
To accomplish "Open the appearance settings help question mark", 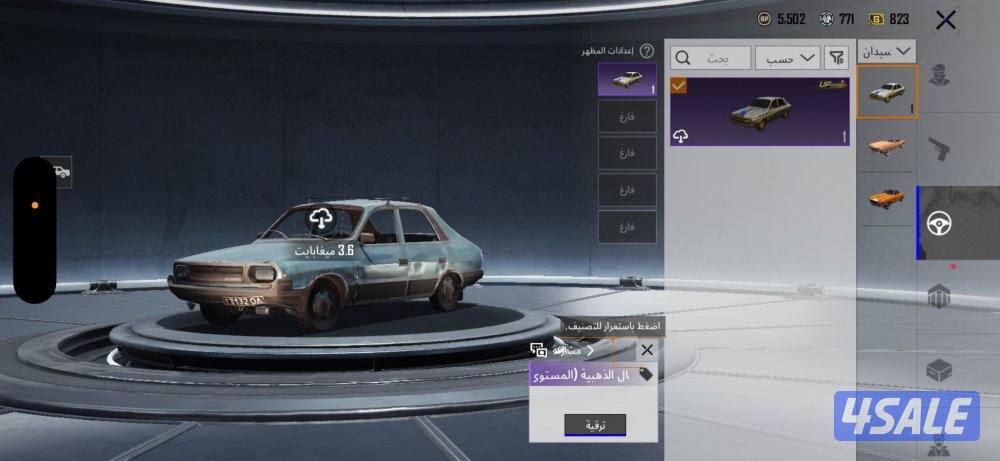I will 647,50.
